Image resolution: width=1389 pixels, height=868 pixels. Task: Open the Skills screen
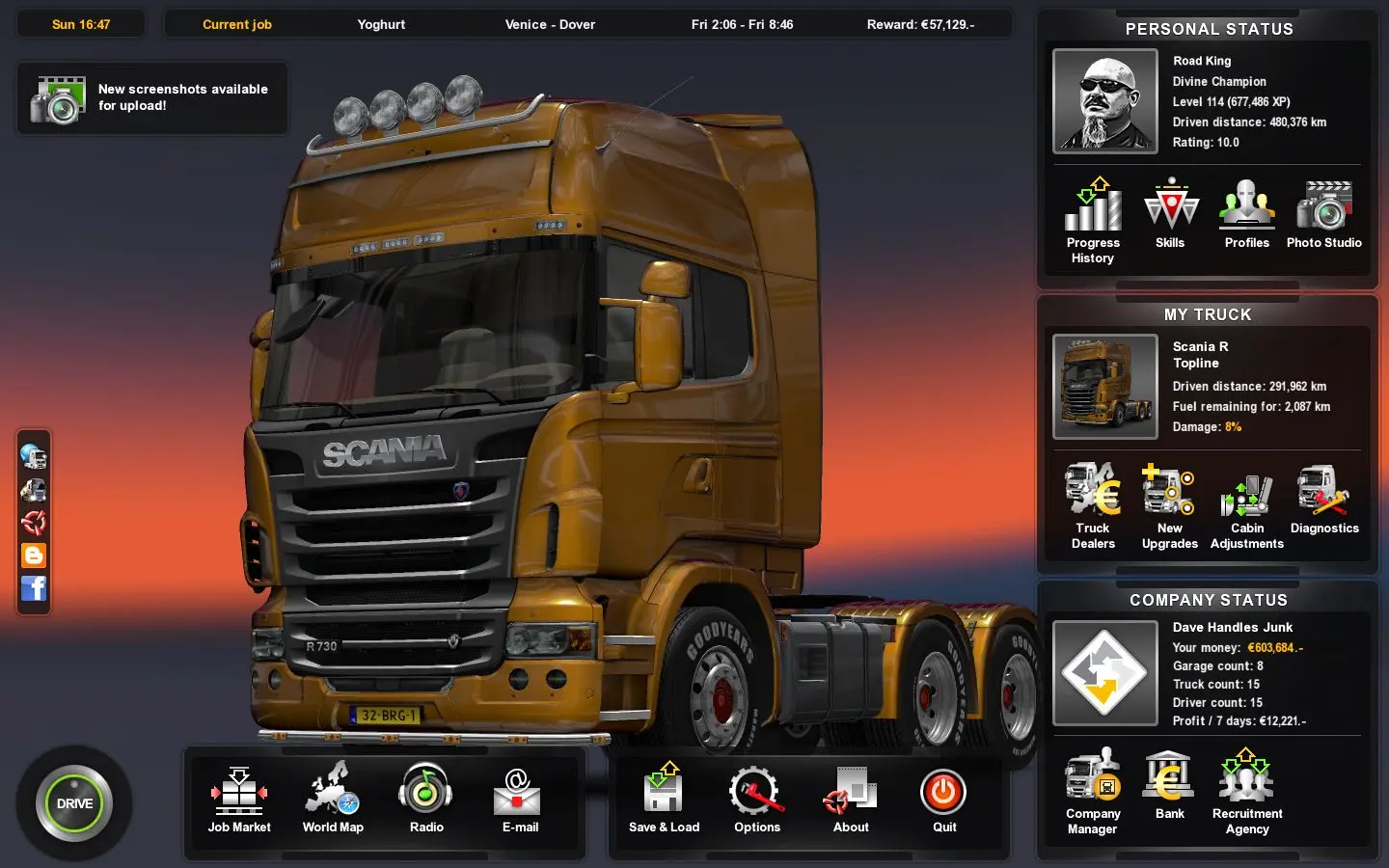tap(1170, 213)
